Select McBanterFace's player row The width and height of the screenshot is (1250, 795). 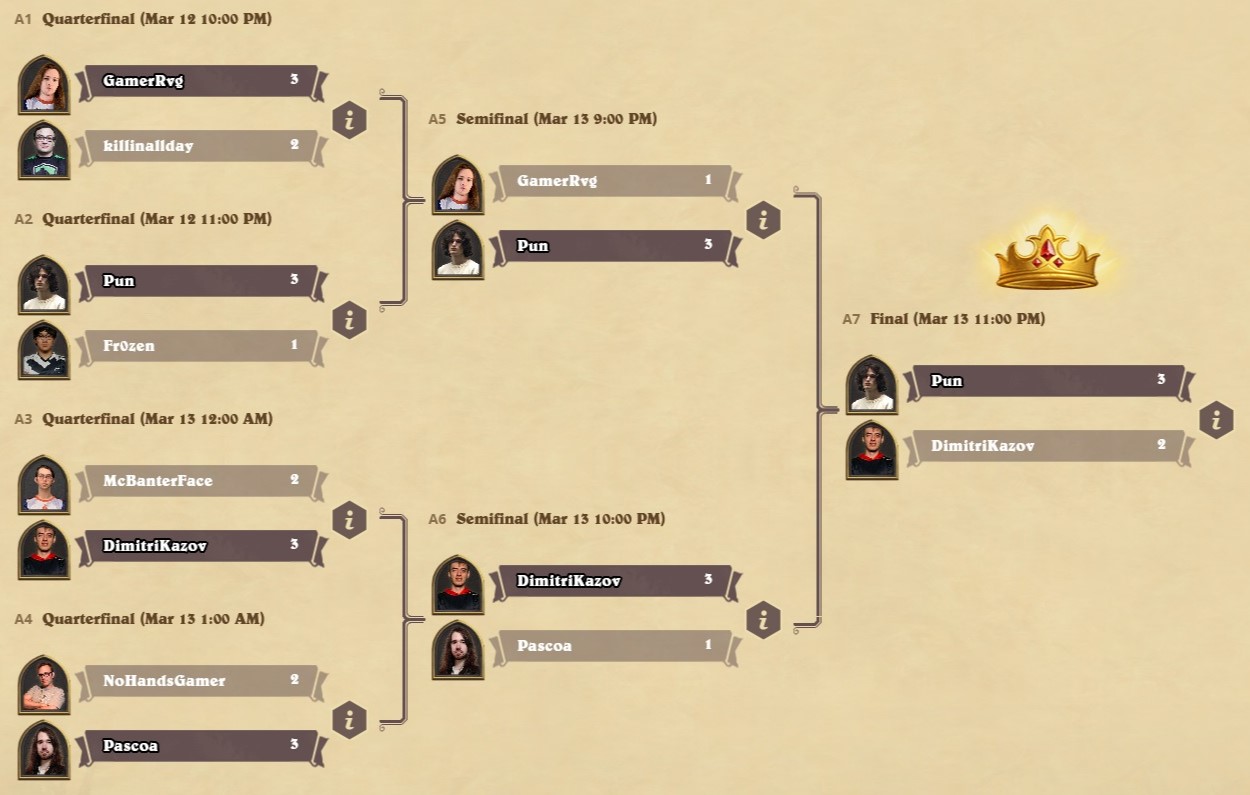(x=200, y=481)
